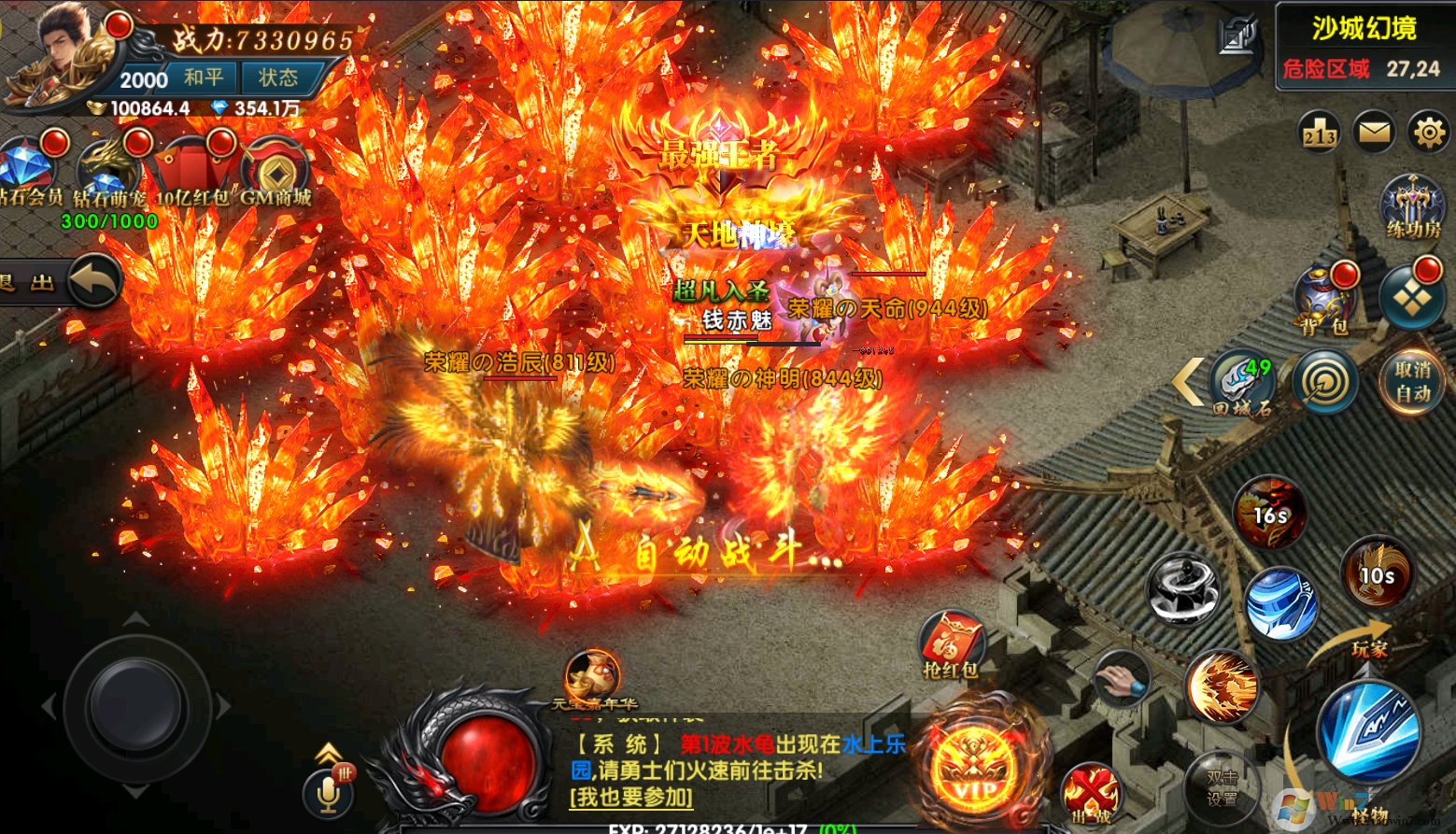Click the 我也要参加 link in chat
This screenshot has height=834, width=1456.
(x=631, y=797)
